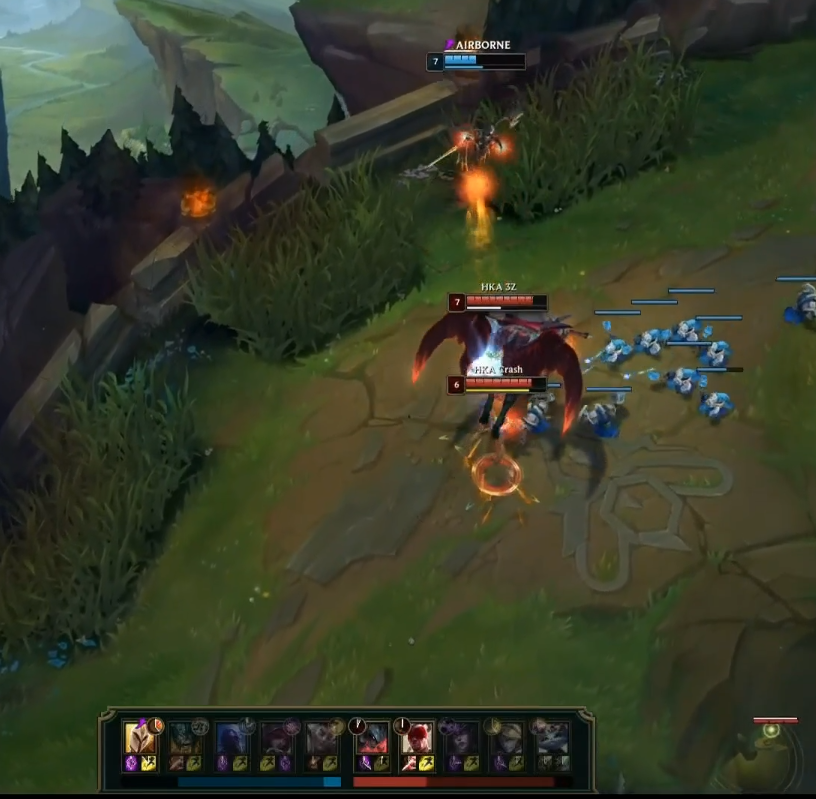Choose the blonde-haired champion portrait
The image size is (816, 799).
(x=507, y=739)
